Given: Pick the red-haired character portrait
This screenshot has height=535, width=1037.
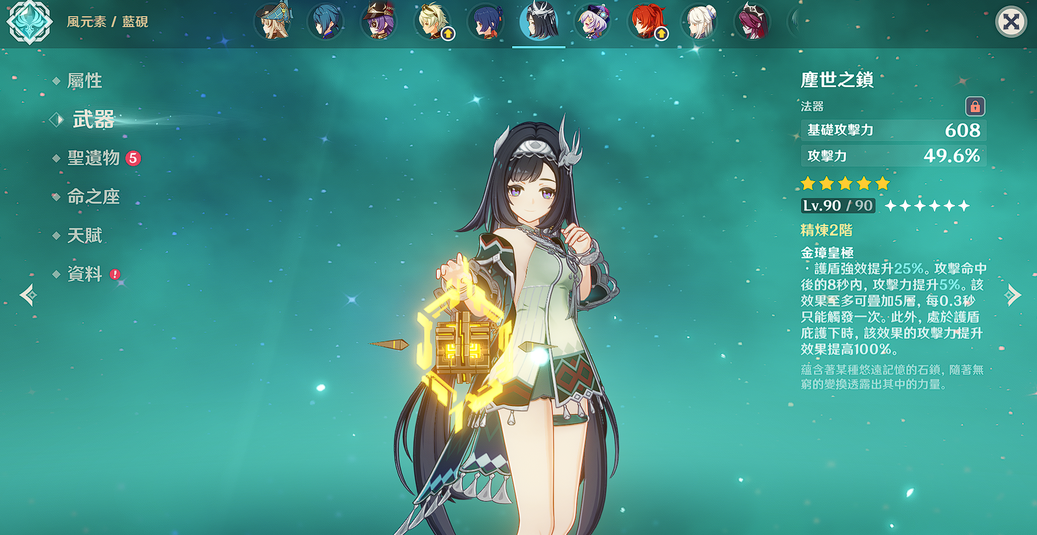Looking at the screenshot, I should click(x=647, y=22).
